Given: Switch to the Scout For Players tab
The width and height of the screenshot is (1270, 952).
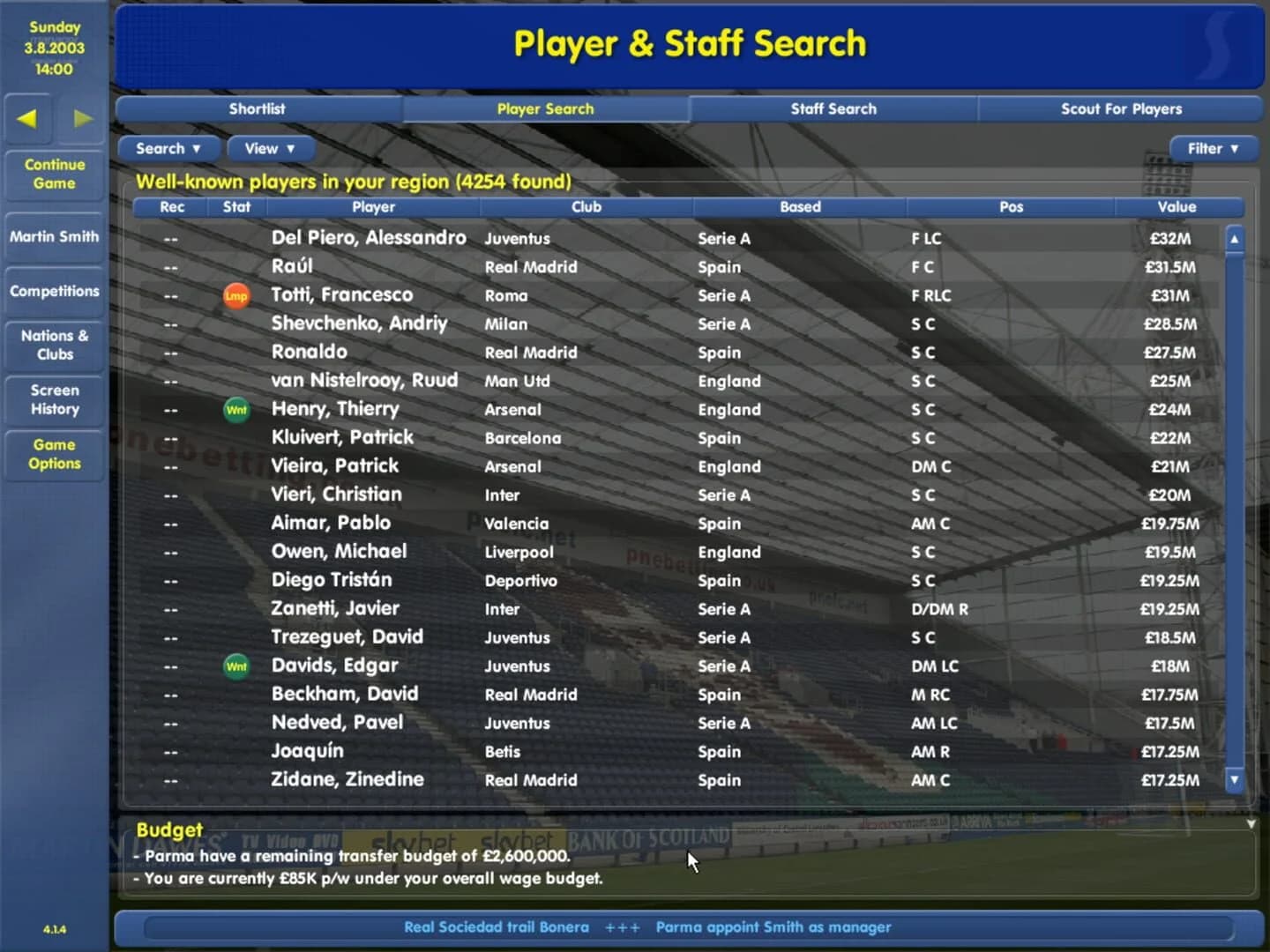Looking at the screenshot, I should pos(1120,108).
